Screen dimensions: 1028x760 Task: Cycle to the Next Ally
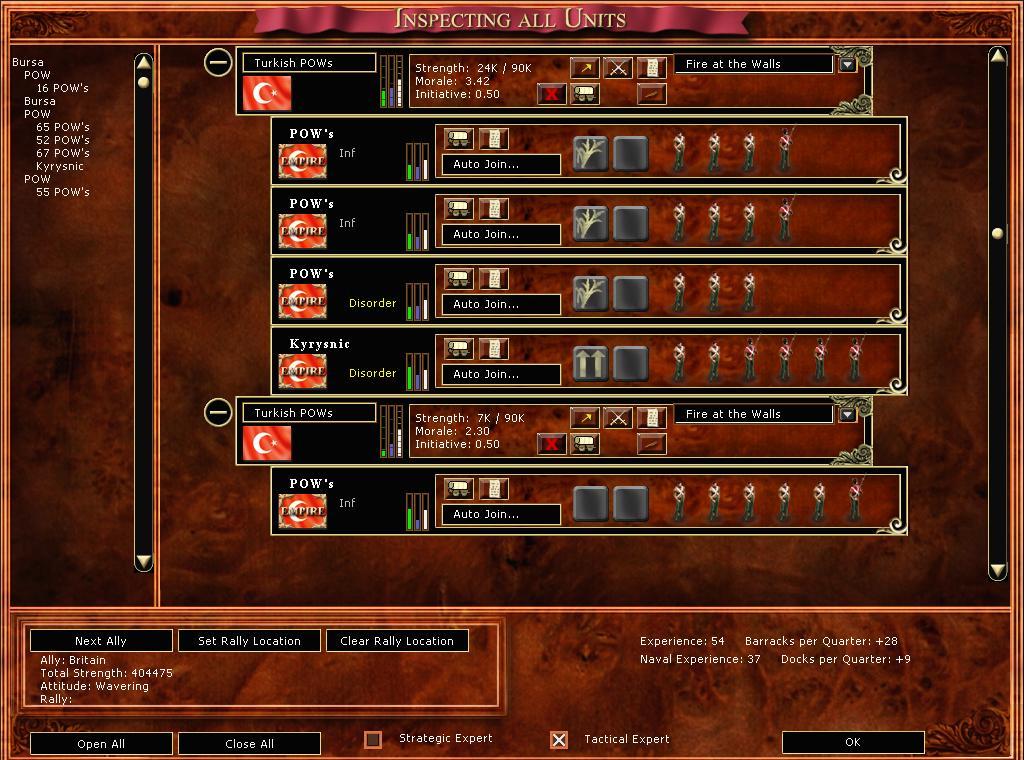tap(101, 641)
